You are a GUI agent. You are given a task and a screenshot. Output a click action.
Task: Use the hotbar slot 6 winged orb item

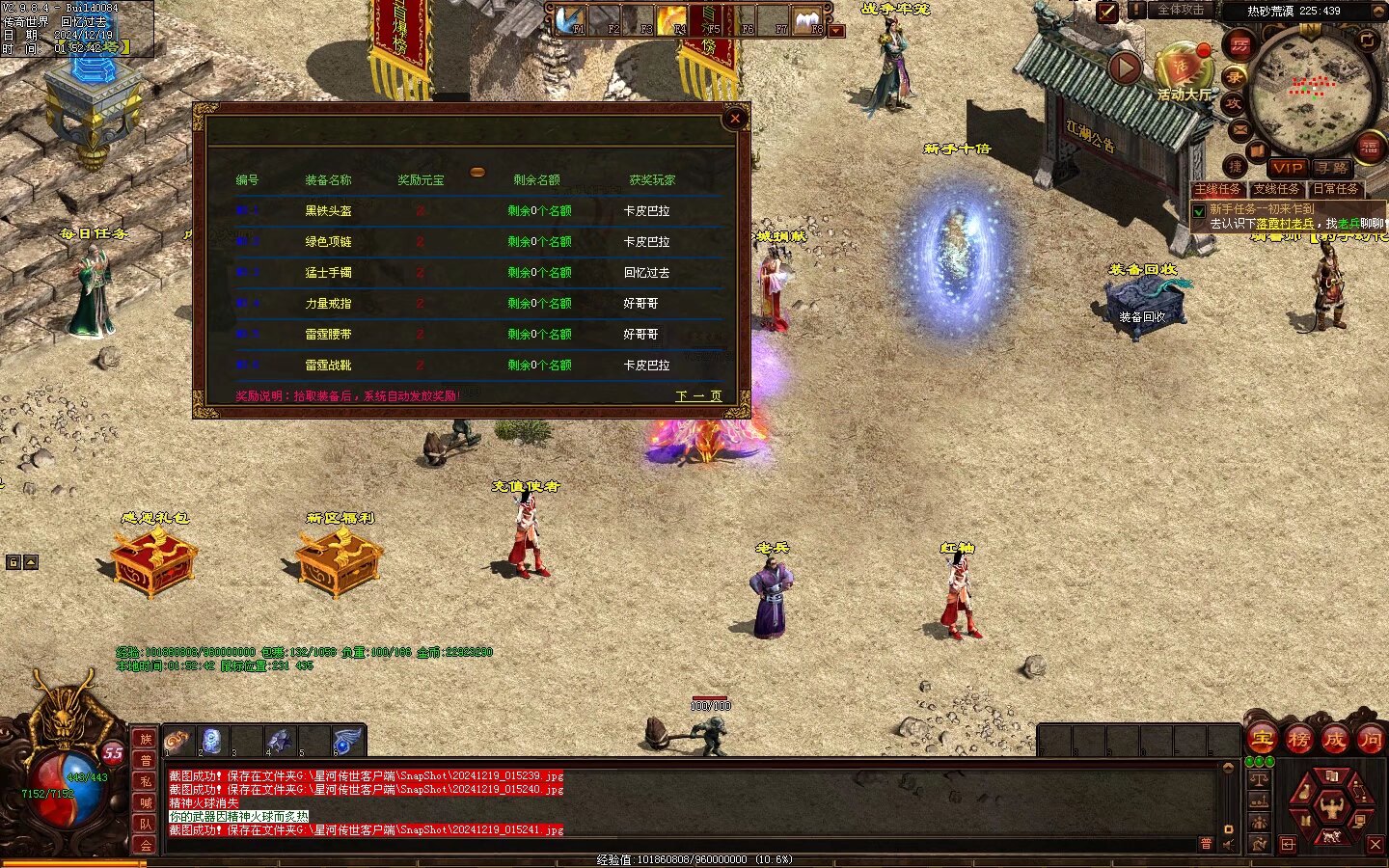[345, 741]
